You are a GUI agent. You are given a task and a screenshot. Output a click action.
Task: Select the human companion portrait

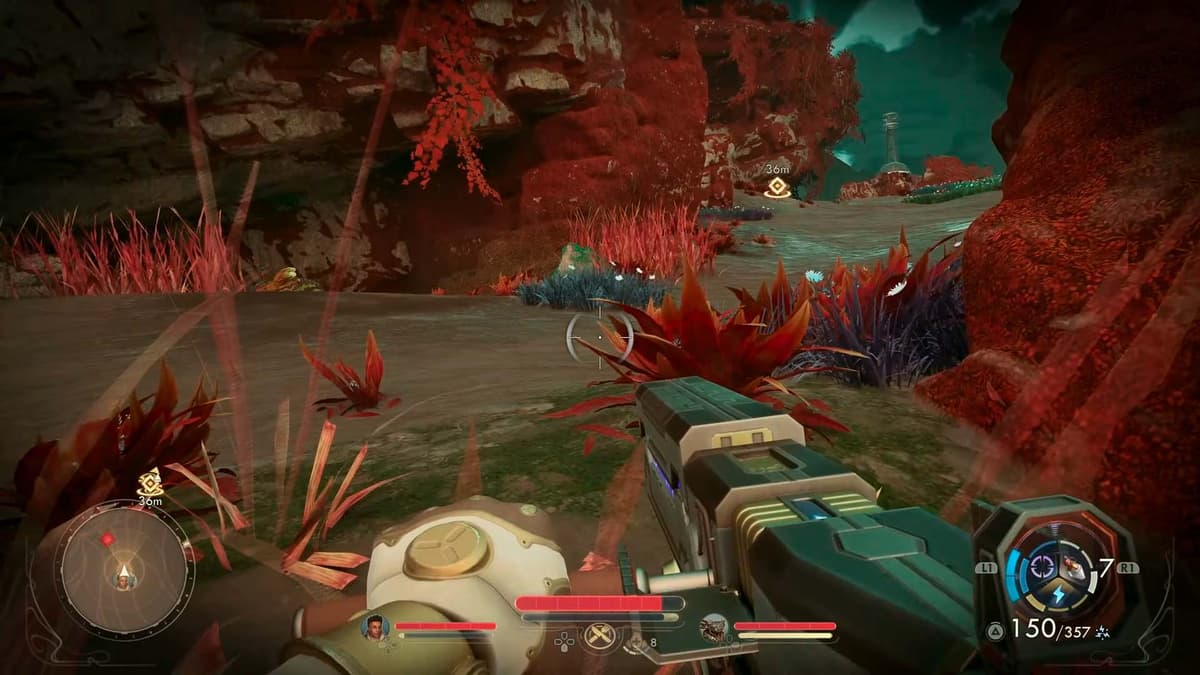point(374,627)
